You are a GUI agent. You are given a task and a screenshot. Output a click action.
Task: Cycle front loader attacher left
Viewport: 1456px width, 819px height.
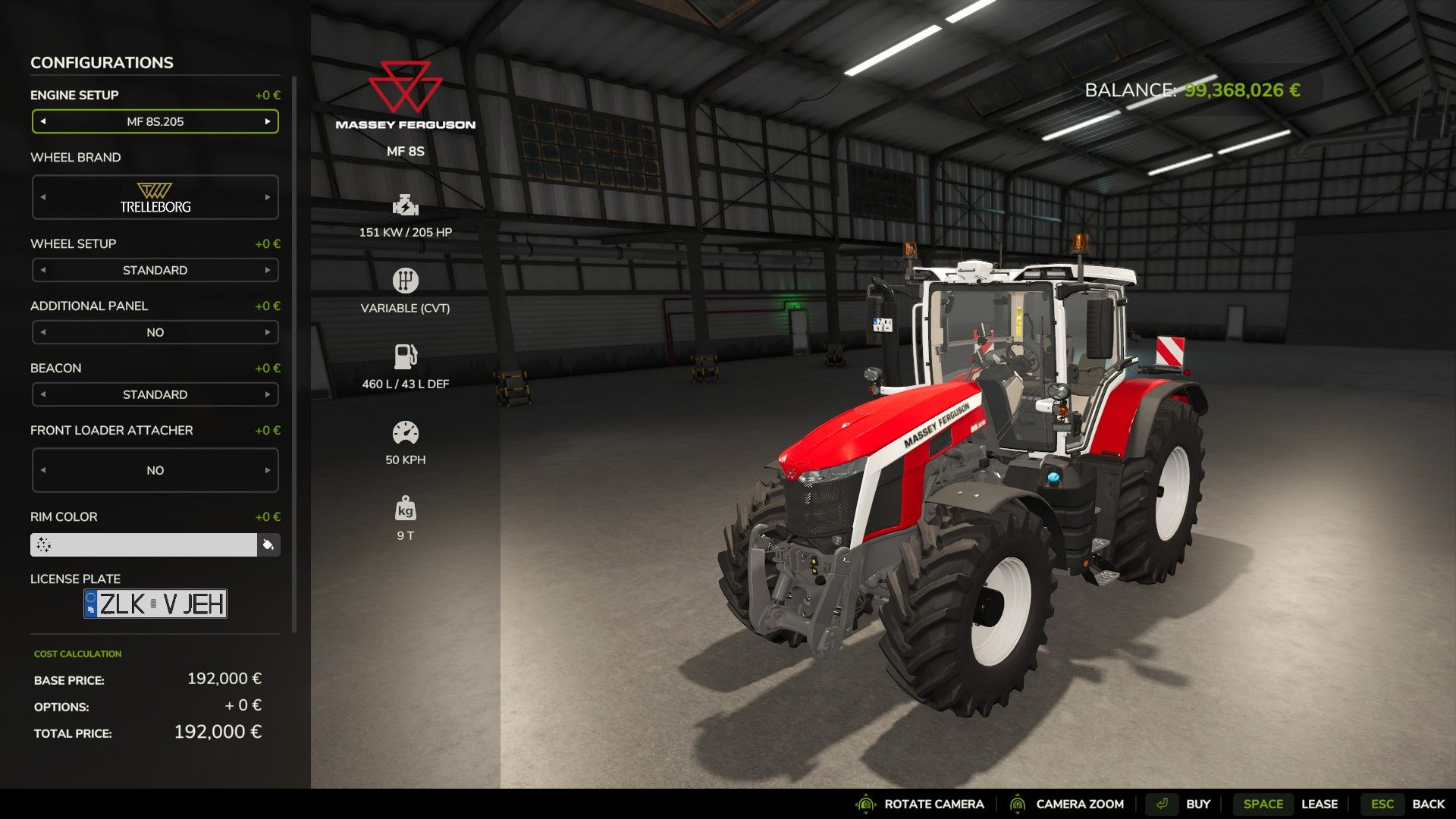pos(43,470)
